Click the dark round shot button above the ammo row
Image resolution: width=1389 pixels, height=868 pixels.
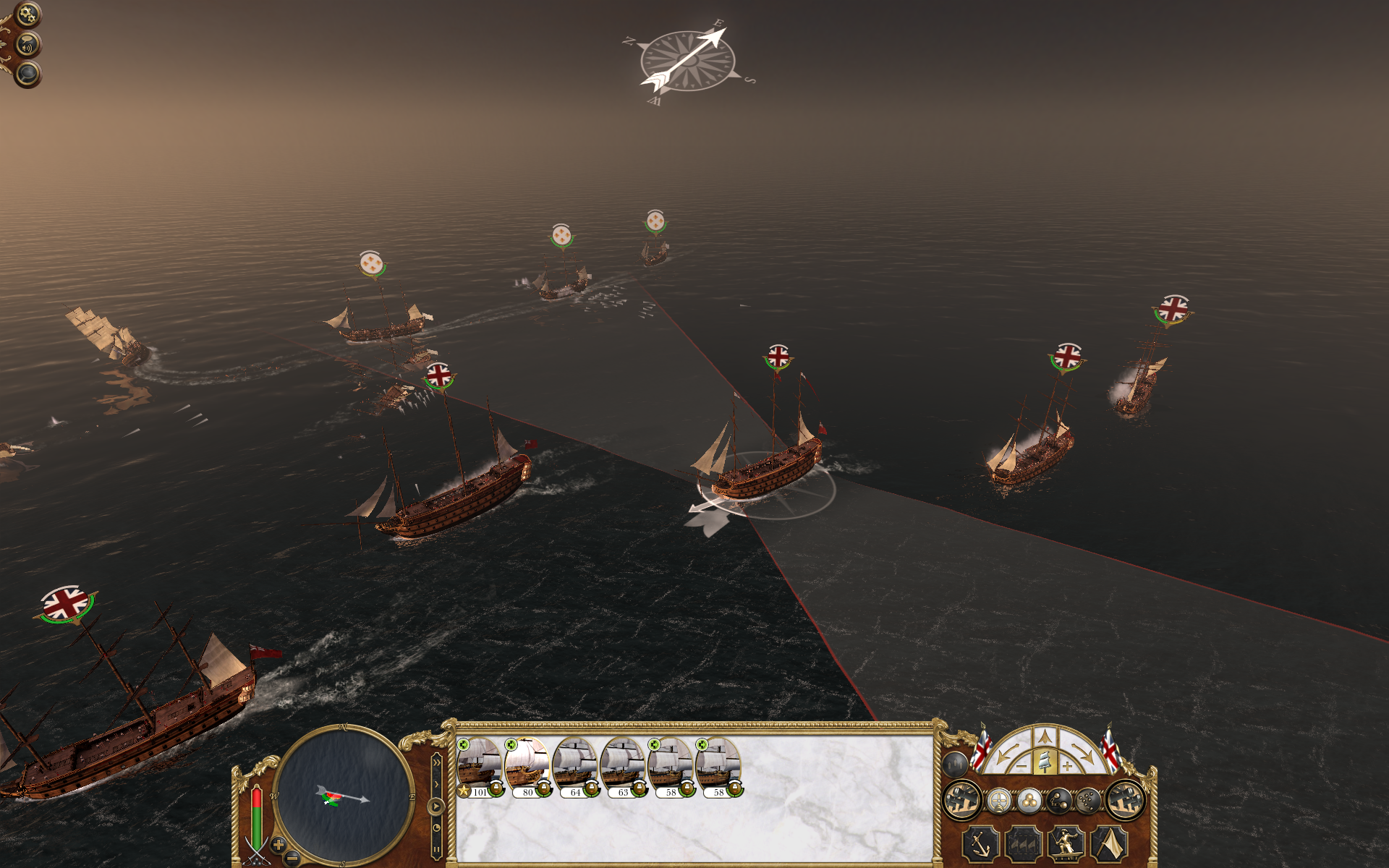coord(954,764)
